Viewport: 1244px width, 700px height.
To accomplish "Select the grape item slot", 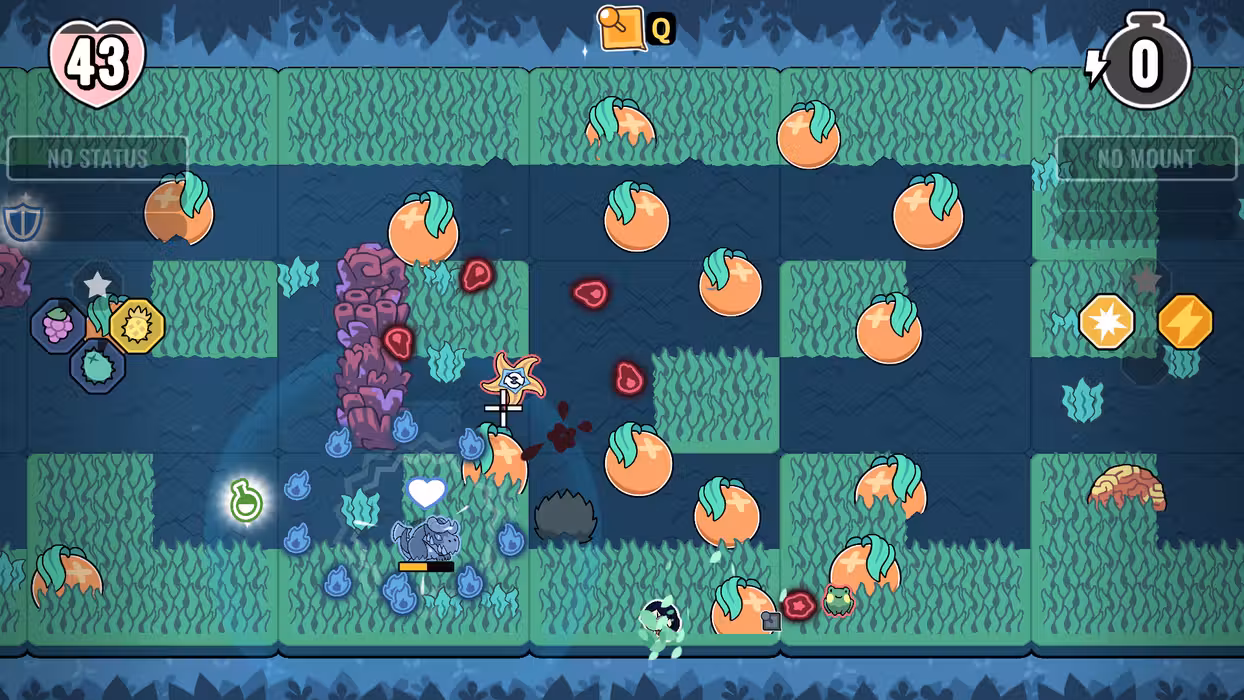I will coord(58,326).
